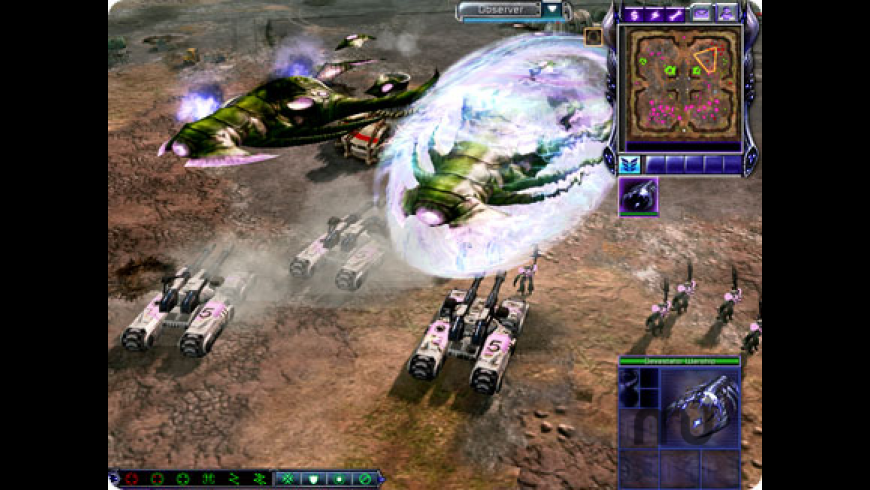Set the shield guard stance
Viewport: 870px width, 490px height.
[311, 479]
